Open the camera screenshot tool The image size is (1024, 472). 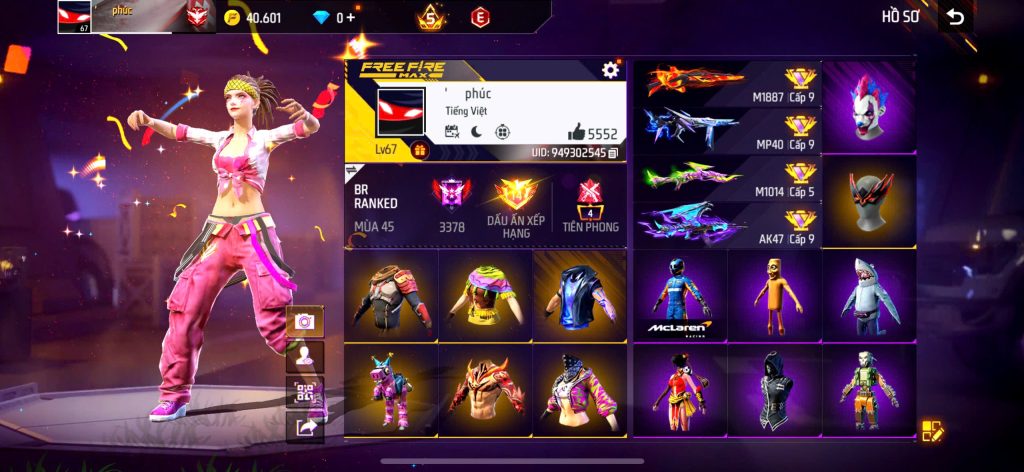(x=304, y=321)
